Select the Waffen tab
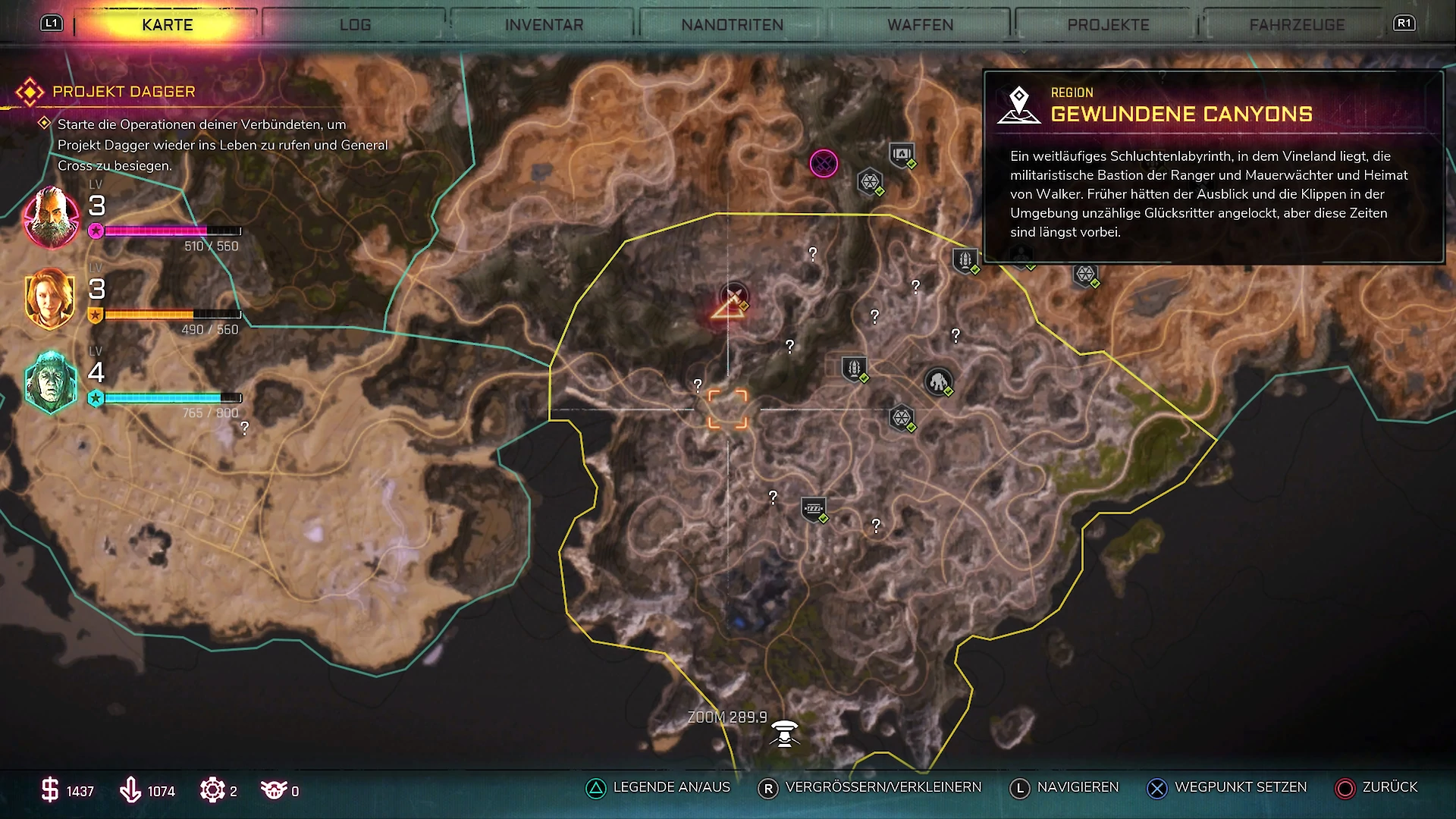This screenshot has height=819, width=1456. 920,25
